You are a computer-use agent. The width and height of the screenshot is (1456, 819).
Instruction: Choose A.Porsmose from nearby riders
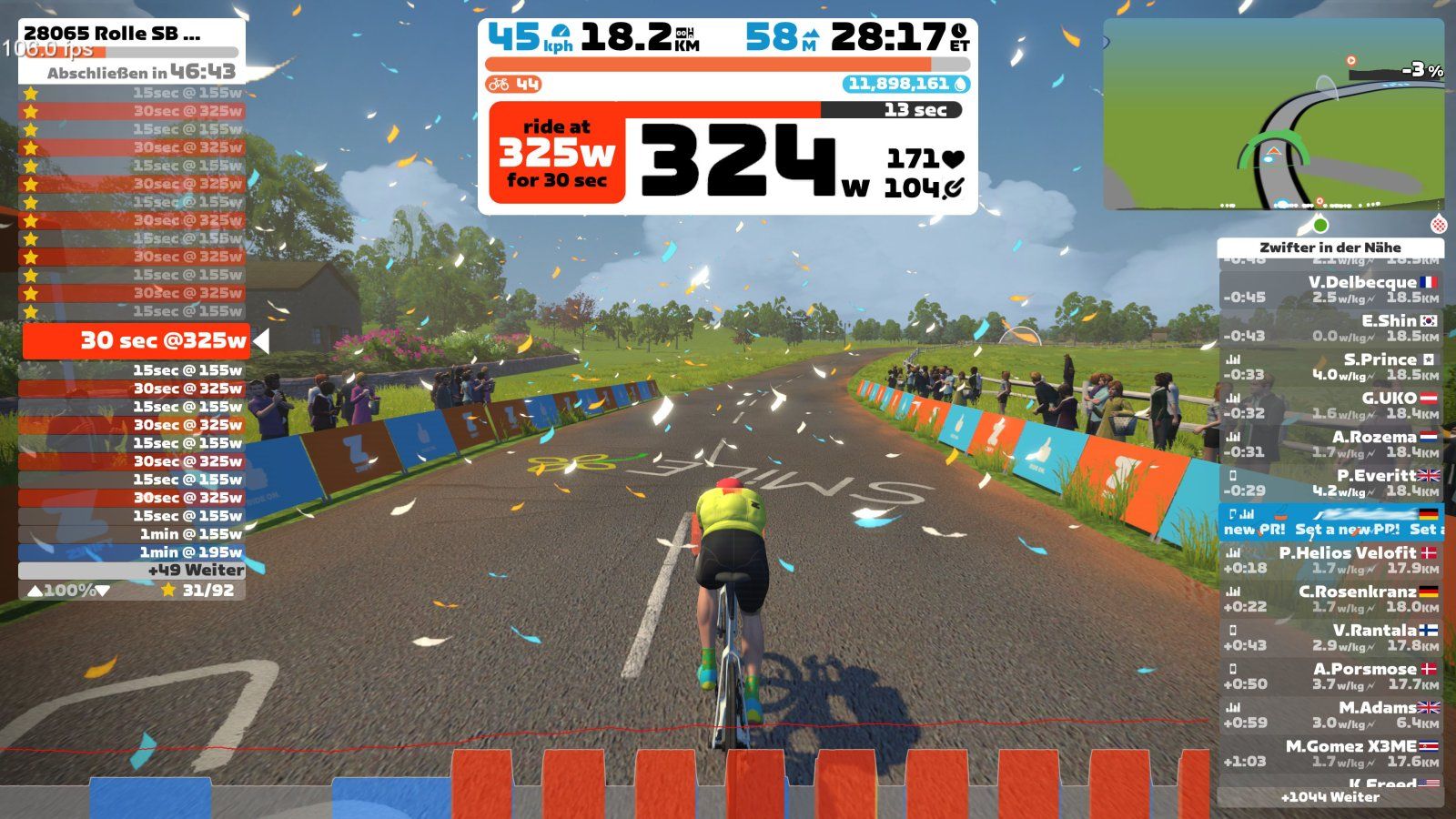(1330, 676)
